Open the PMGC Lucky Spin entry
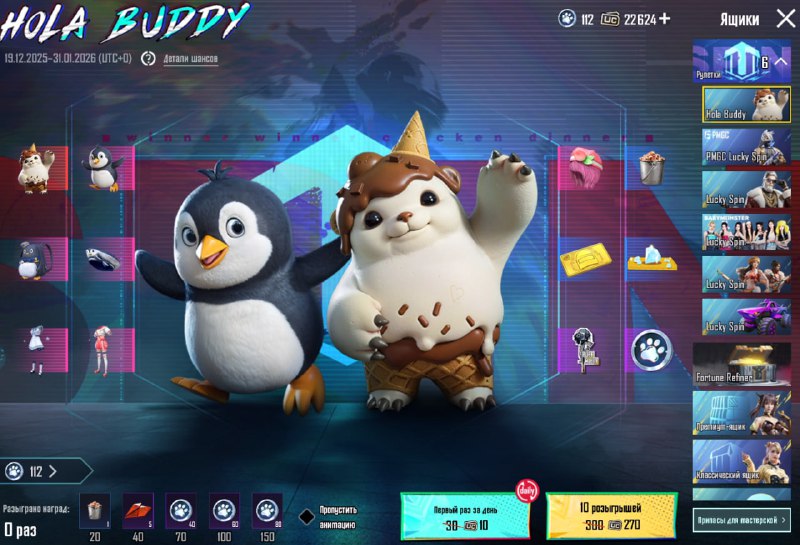Screen dimensions: 800x545 (x=741, y=146)
